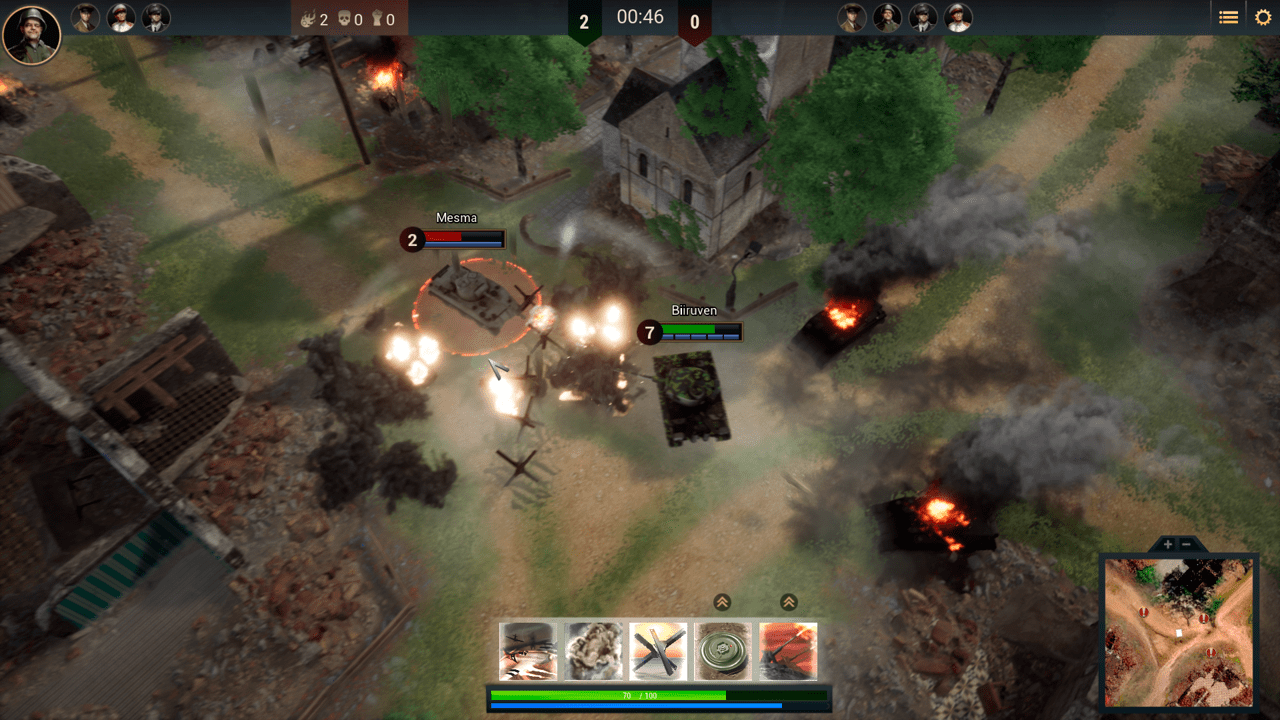This screenshot has height=720, width=1280.
Task: Activate the airstrike ability
Action: tap(528, 651)
